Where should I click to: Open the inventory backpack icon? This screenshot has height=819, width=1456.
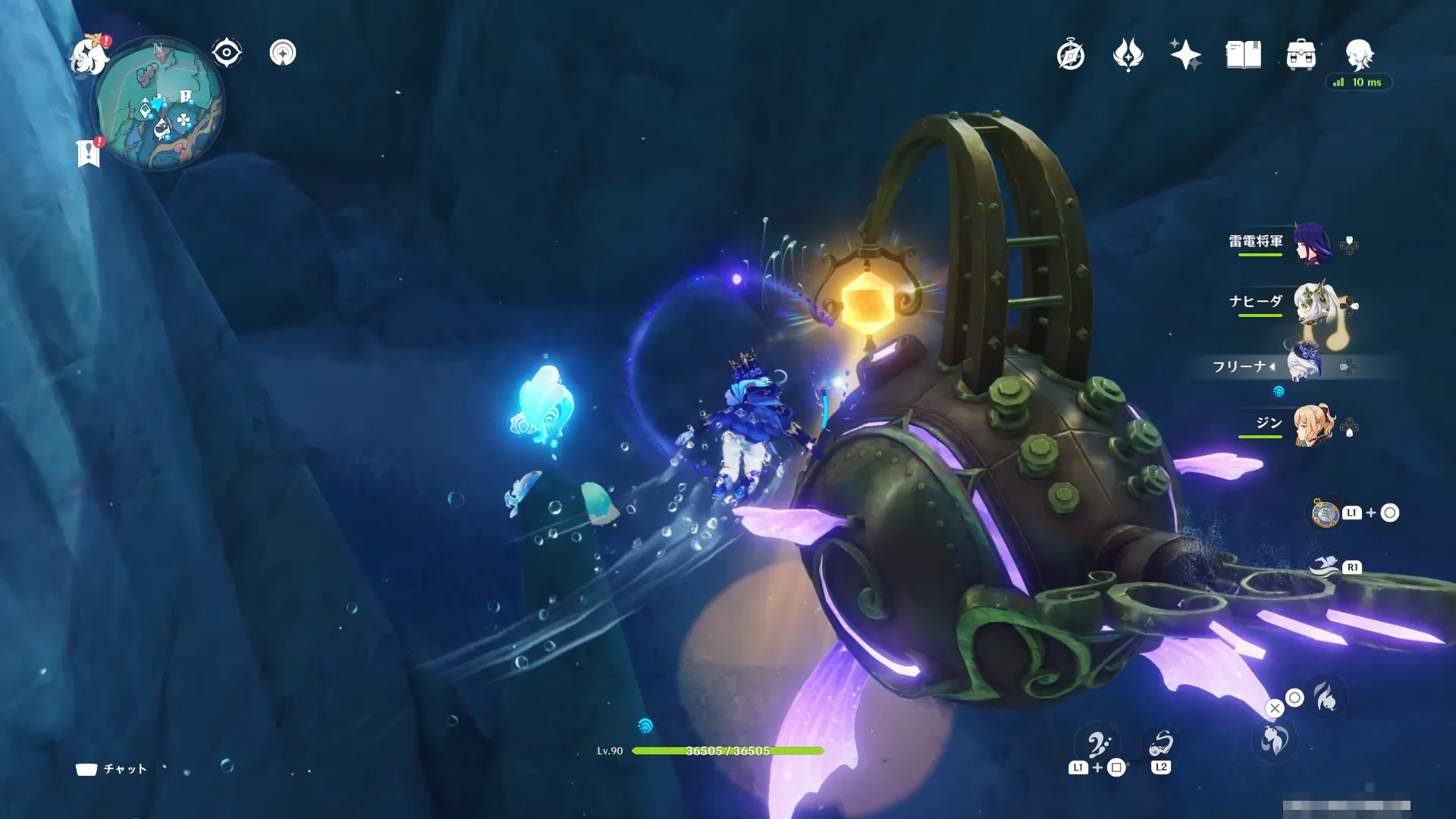[1301, 55]
